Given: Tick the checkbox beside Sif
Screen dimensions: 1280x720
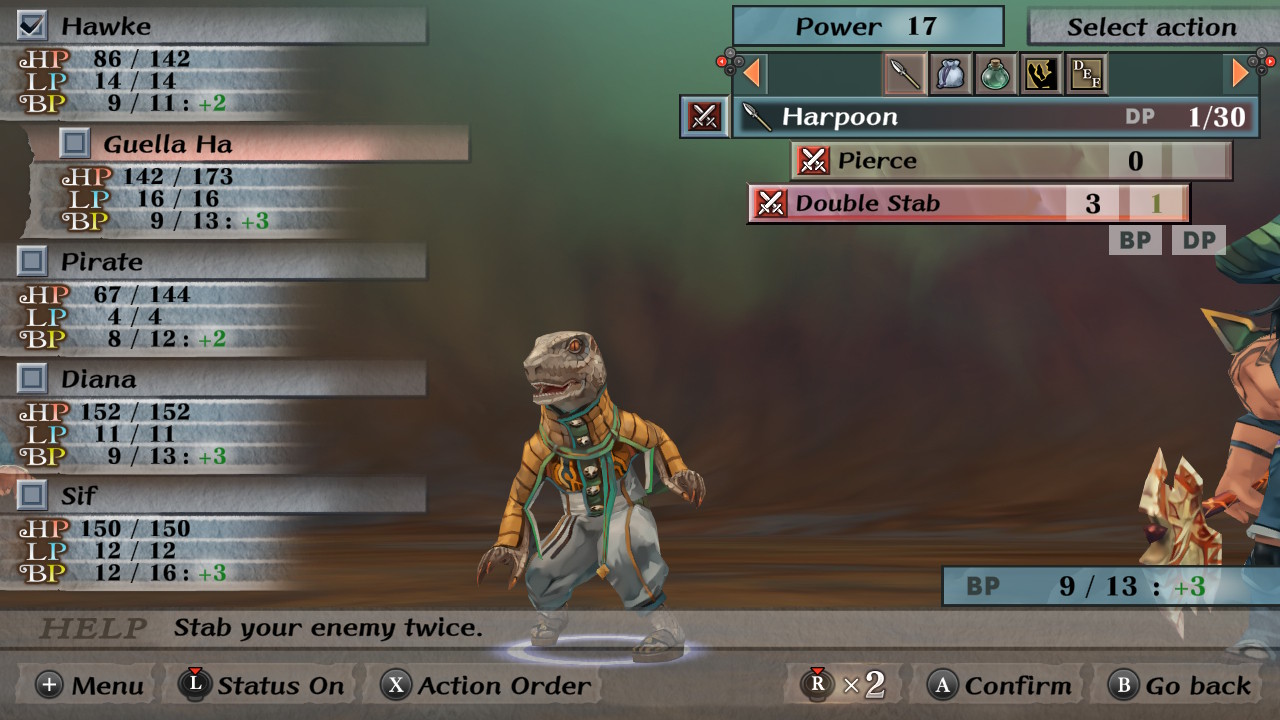Looking at the screenshot, I should 33,495.
